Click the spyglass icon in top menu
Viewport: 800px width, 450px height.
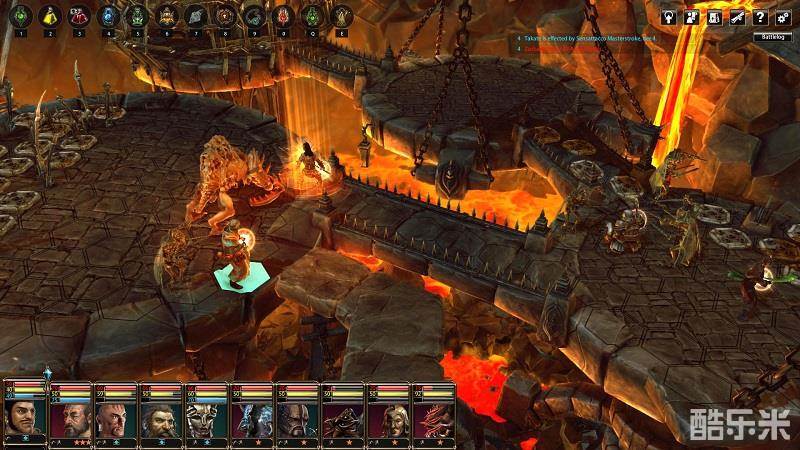(738, 17)
